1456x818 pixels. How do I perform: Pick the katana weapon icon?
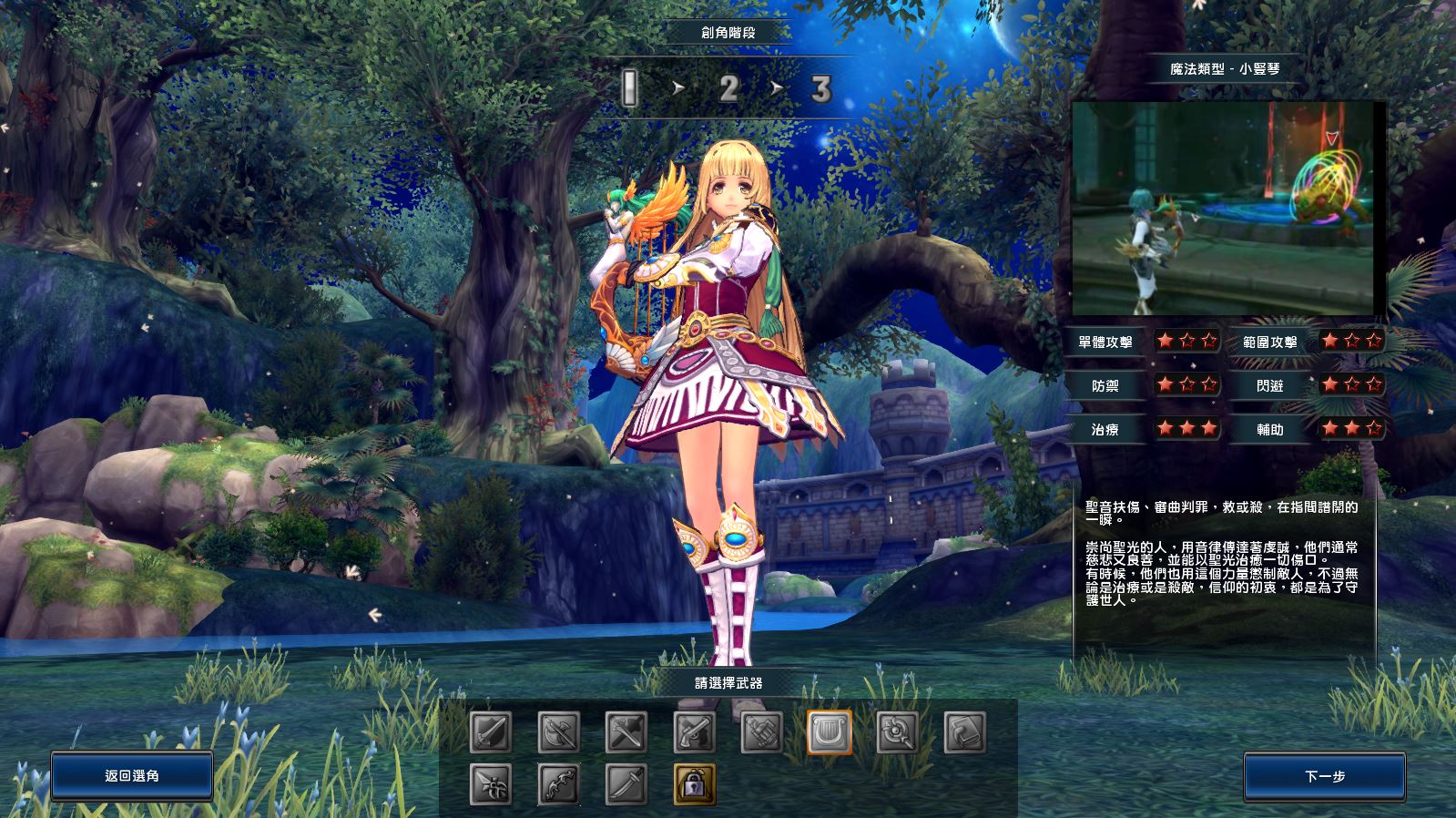pyautogui.click(x=626, y=784)
